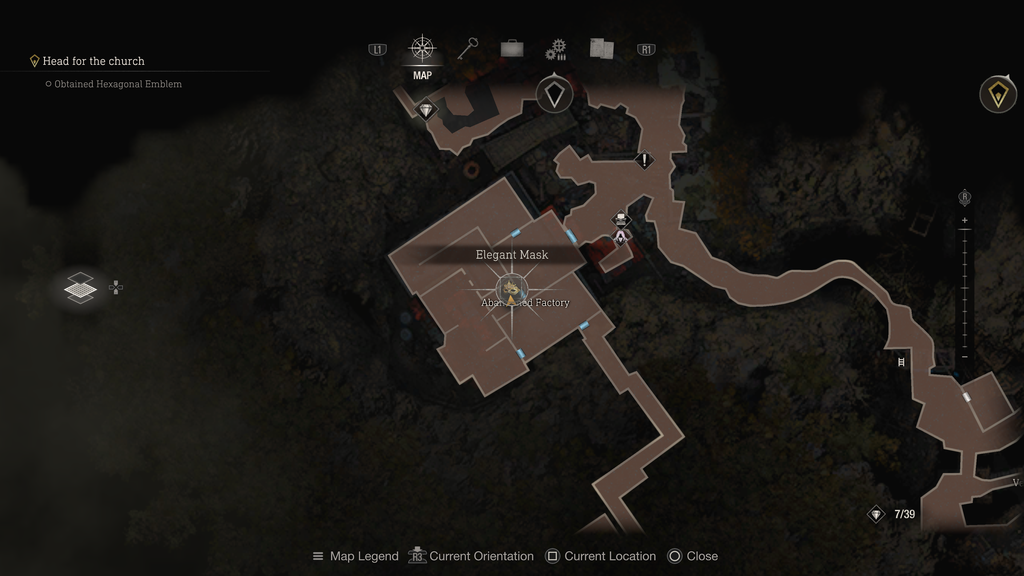The width and height of the screenshot is (1024, 576).
Task: Open the Map Legend
Action: (355, 556)
